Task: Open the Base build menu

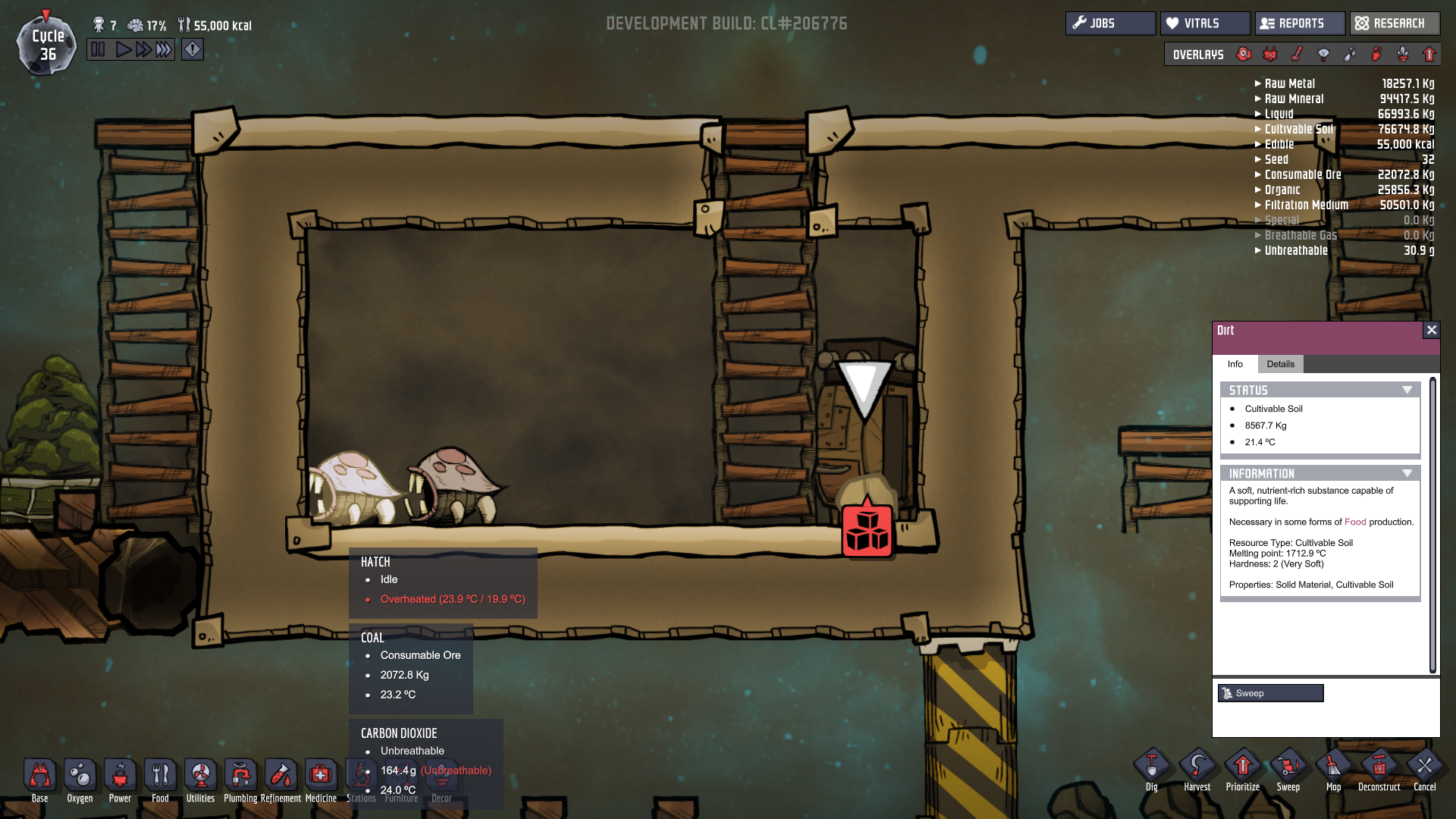Action: [40, 780]
